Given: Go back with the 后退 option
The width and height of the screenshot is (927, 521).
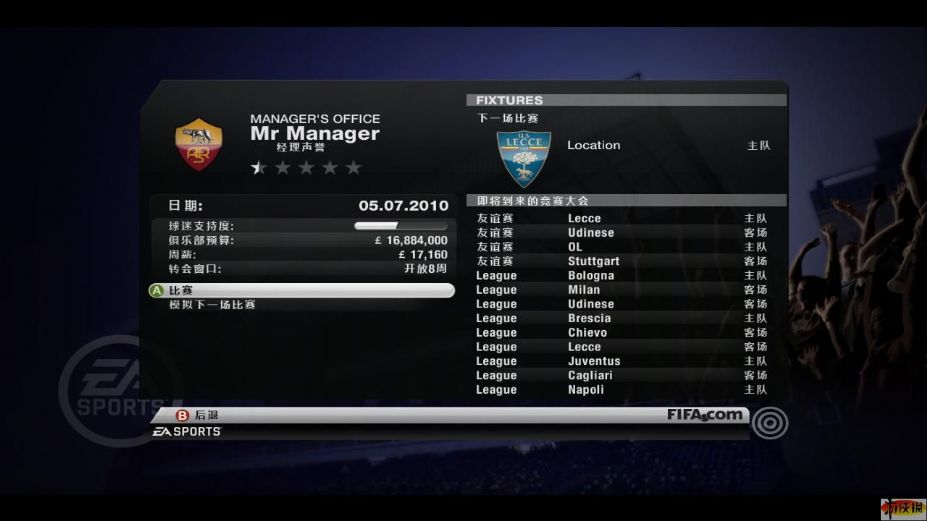Looking at the screenshot, I should click(x=205, y=415).
